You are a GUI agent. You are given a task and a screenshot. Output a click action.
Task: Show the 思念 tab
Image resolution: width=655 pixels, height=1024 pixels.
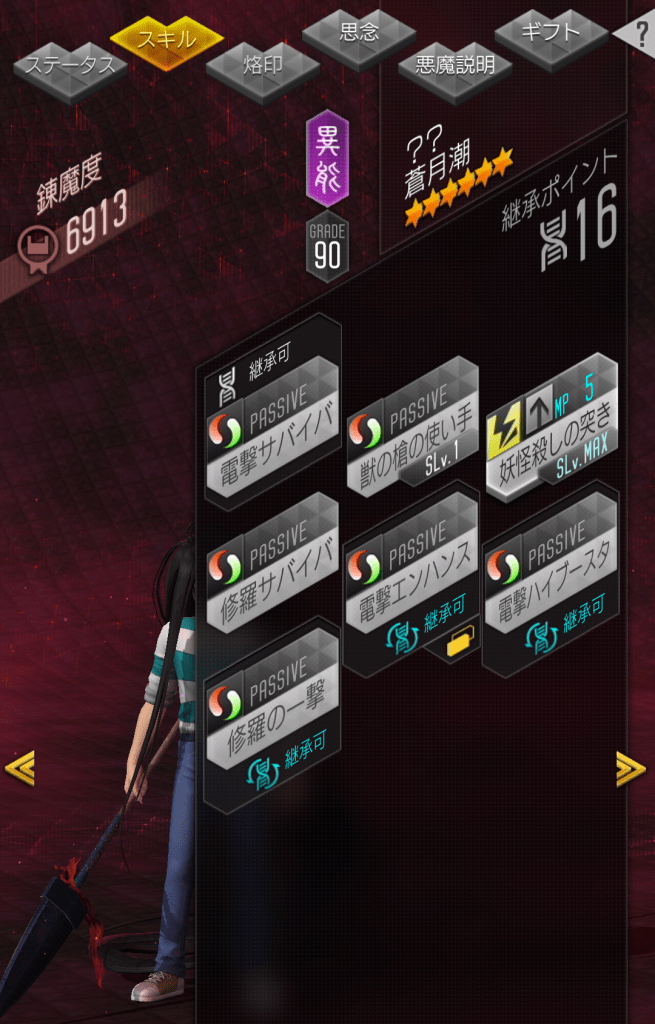(359, 33)
